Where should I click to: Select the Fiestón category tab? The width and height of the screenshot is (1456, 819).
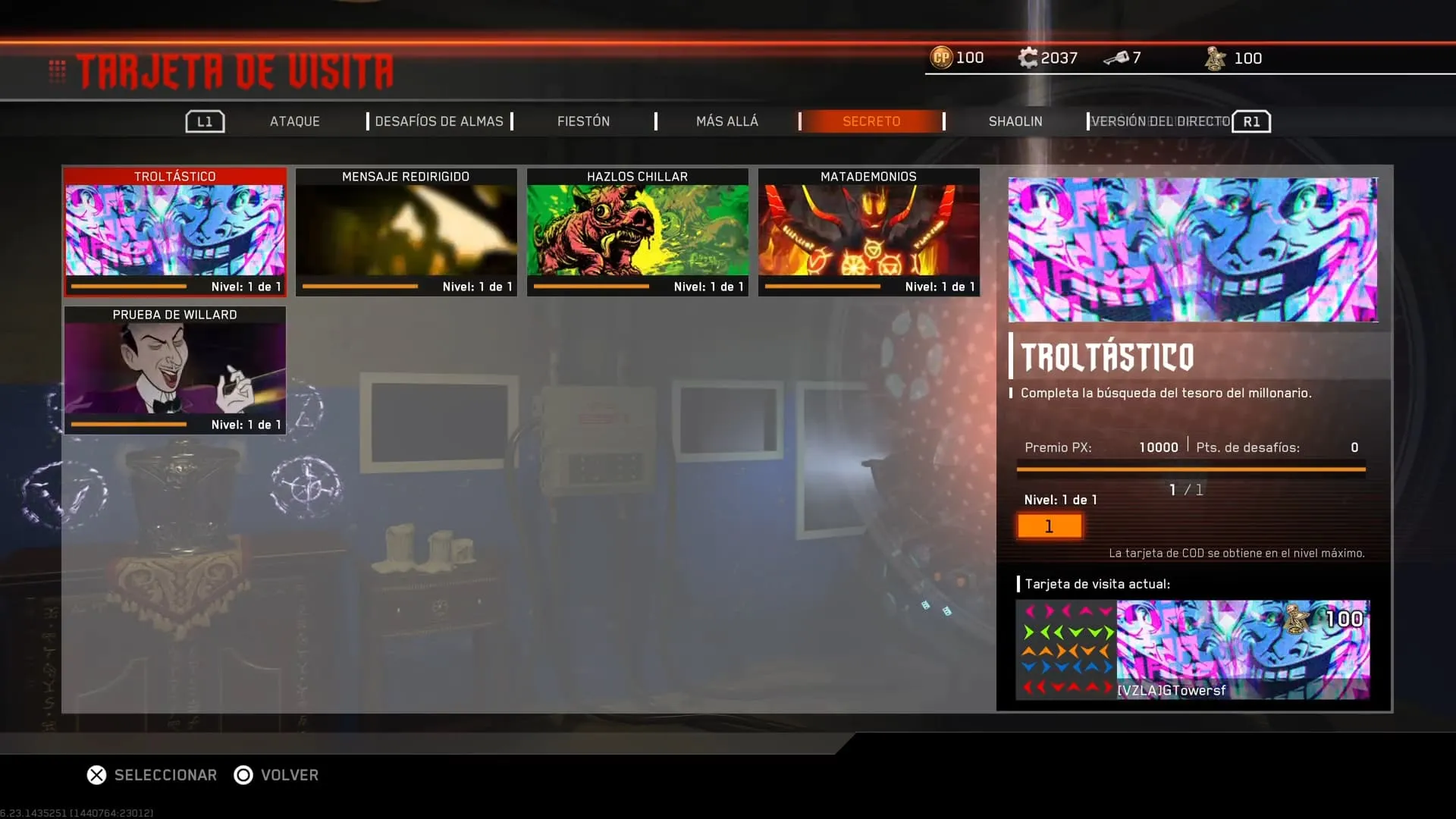point(583,121)
